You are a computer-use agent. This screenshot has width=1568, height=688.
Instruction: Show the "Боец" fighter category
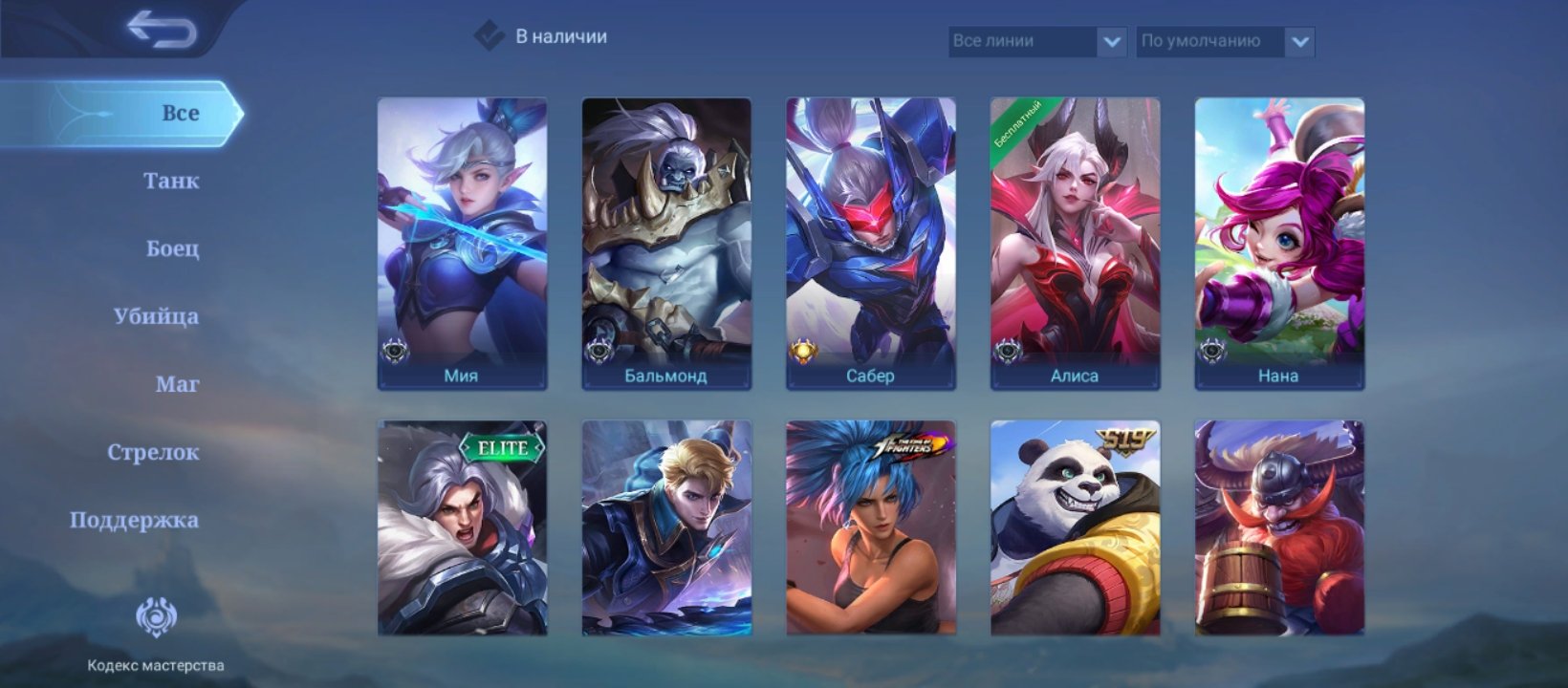click(x=172, y=248)
